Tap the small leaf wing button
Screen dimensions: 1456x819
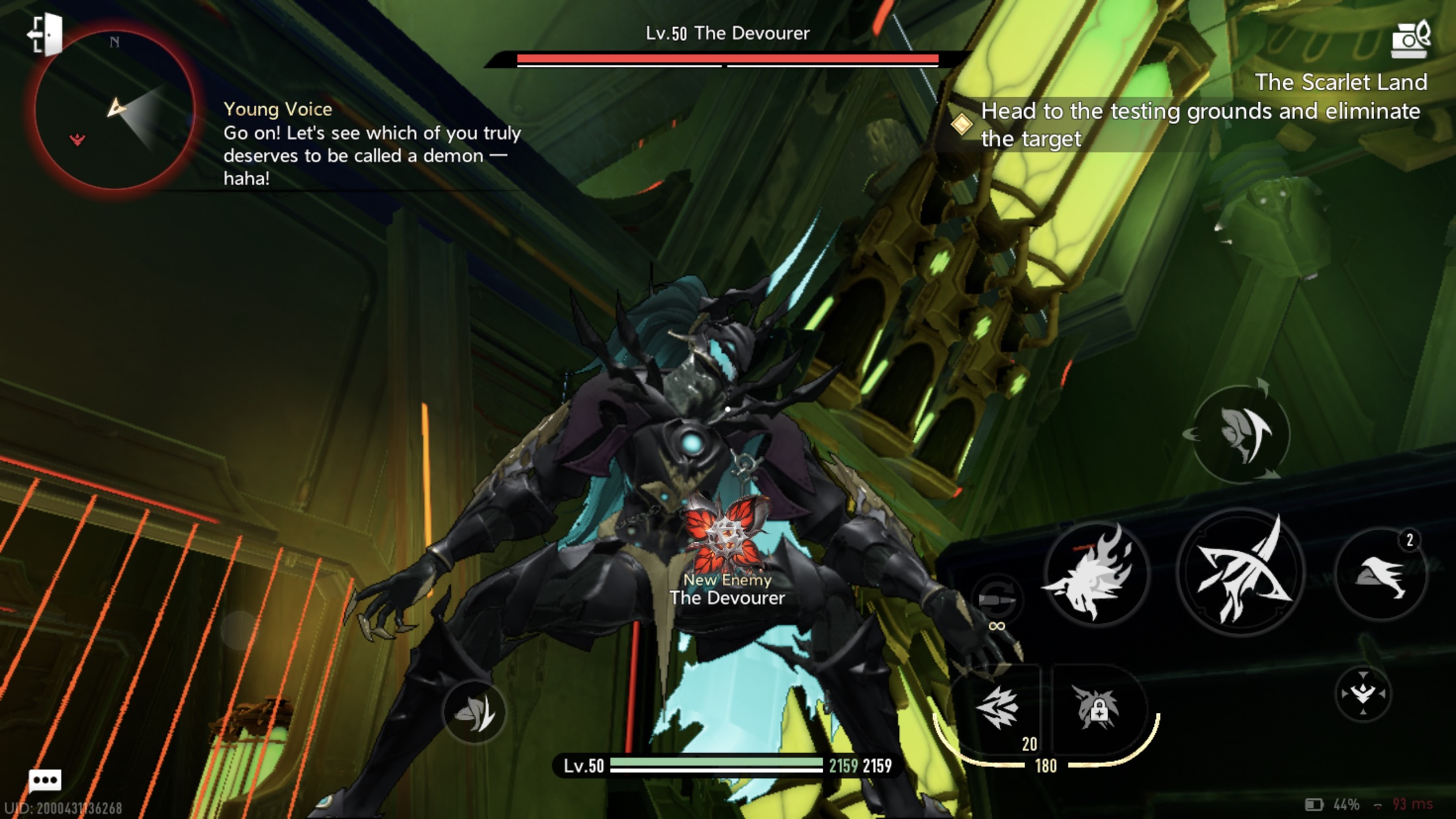pyautogui.click(x=474, y=712)
